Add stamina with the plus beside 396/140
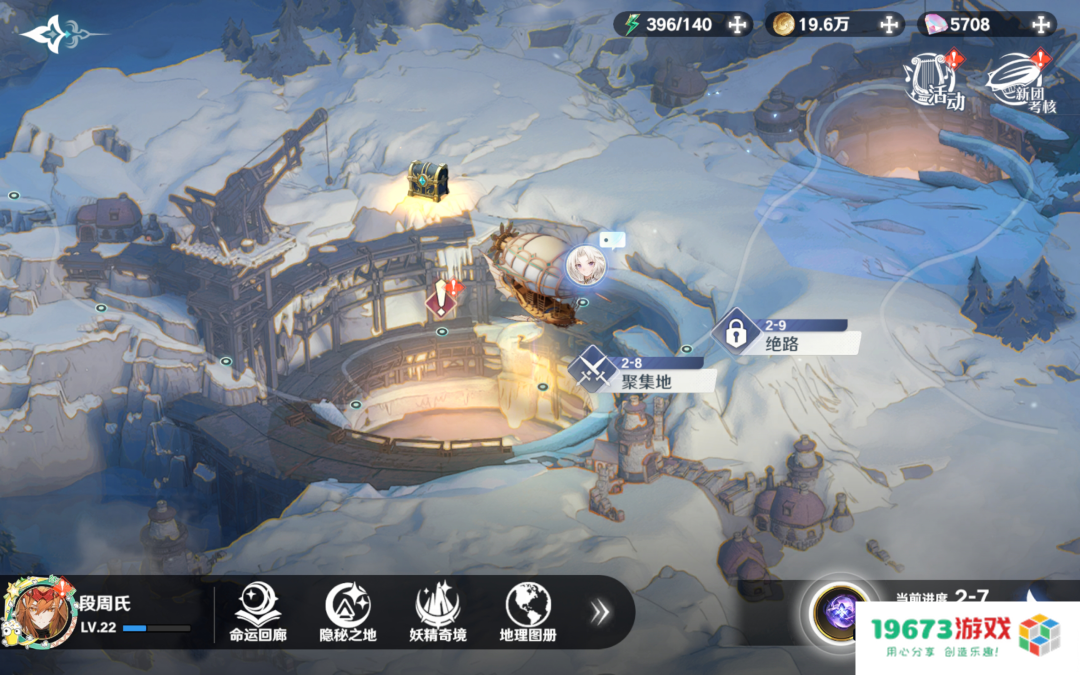The width and height of the screenshot is (1080, 675). click(737, 25)
